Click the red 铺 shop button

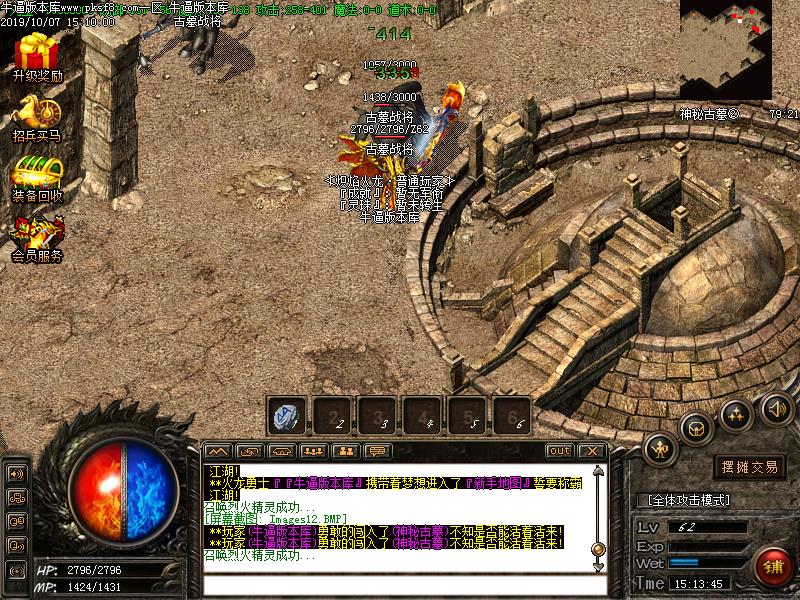pos(774,568)
